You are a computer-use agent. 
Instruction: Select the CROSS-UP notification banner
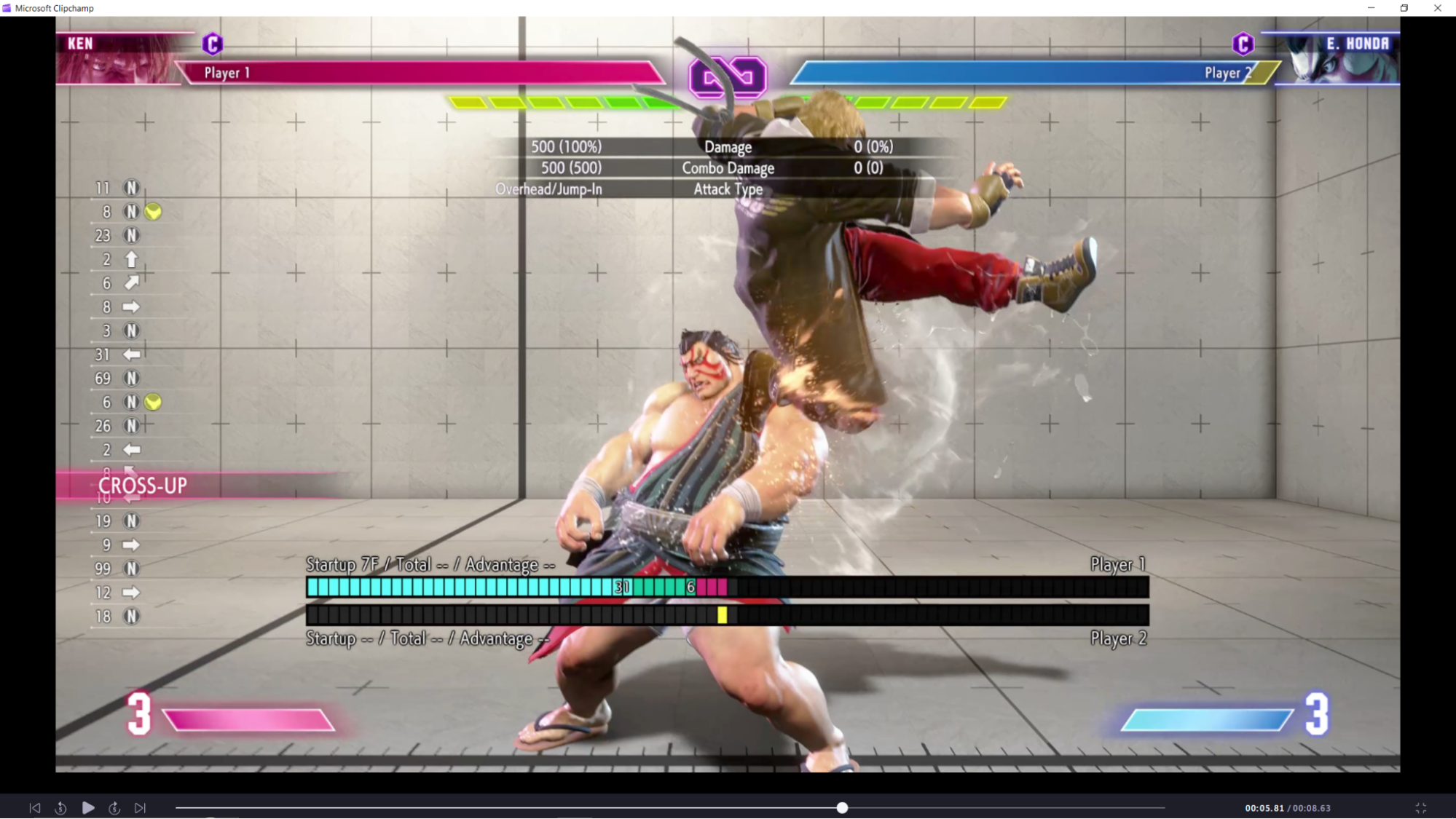tap(143, 485)
